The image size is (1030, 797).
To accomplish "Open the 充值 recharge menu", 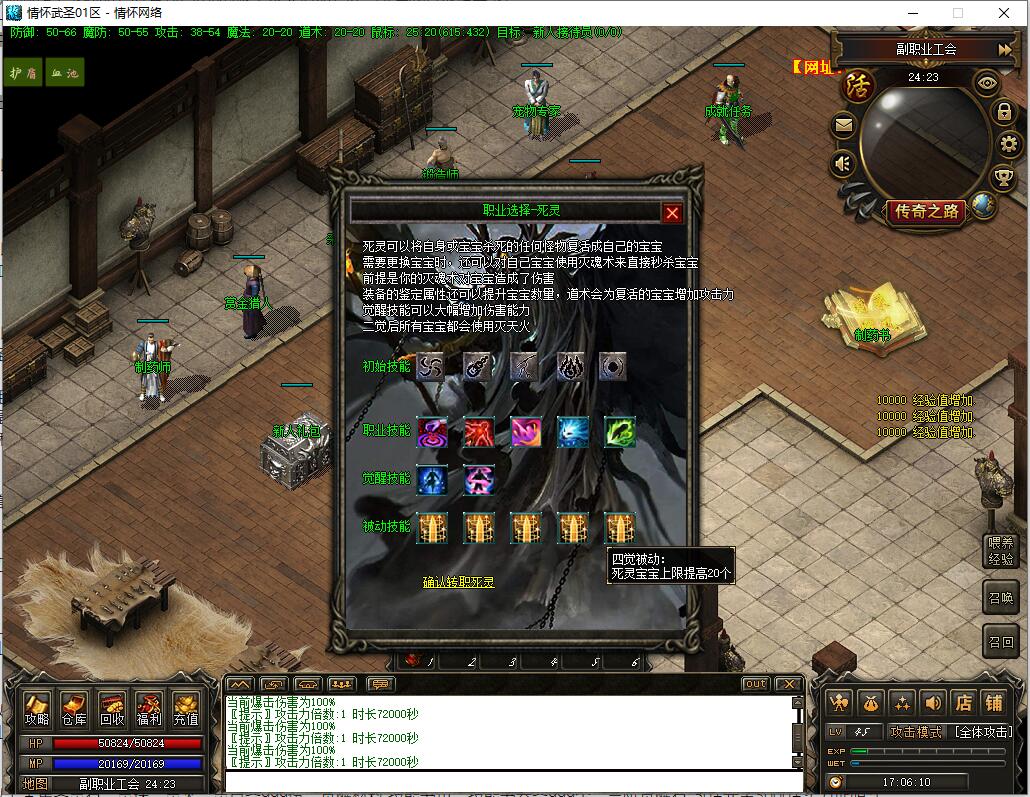I will 186,708.
